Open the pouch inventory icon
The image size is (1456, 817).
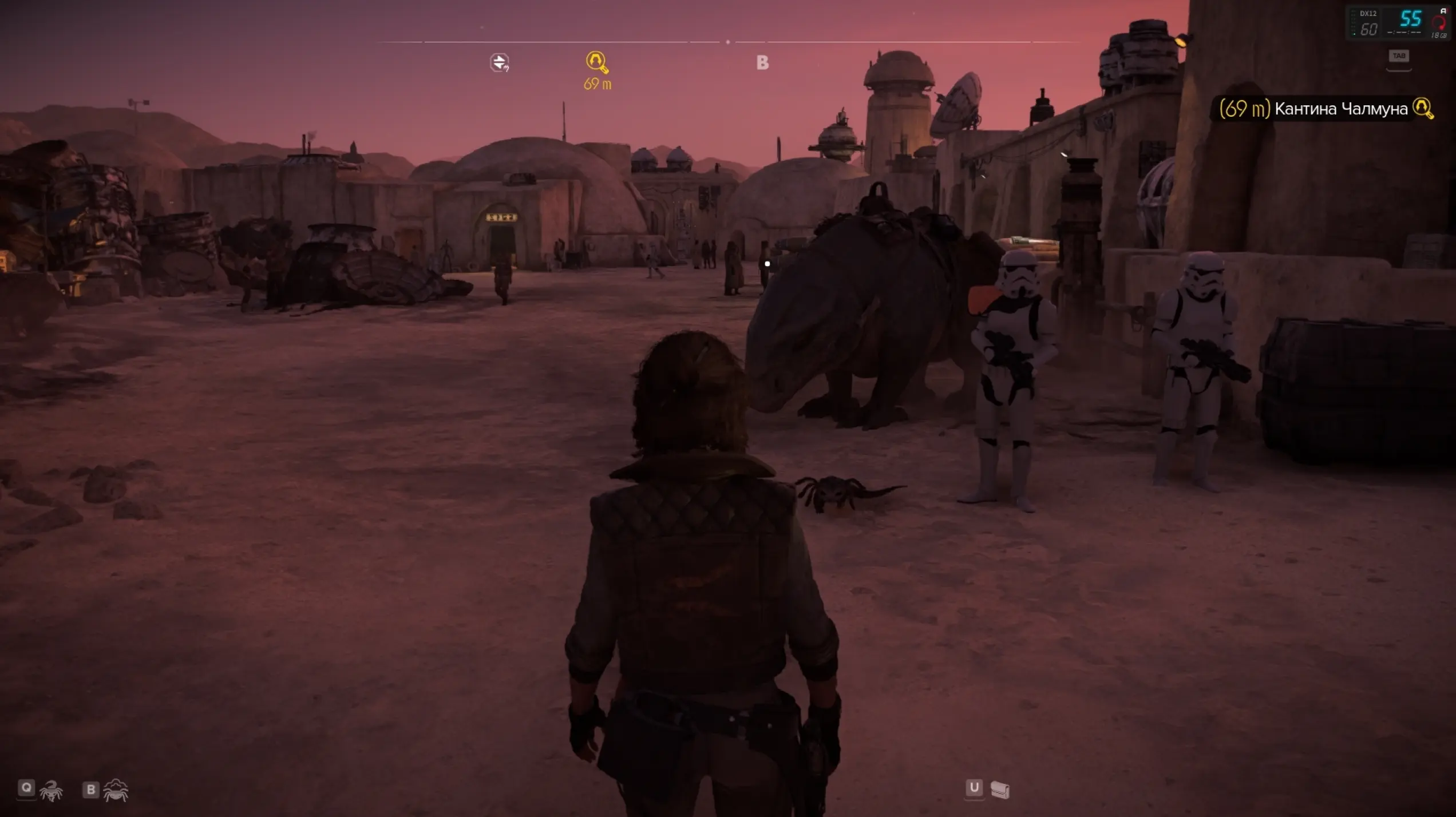tap(999, 790)
